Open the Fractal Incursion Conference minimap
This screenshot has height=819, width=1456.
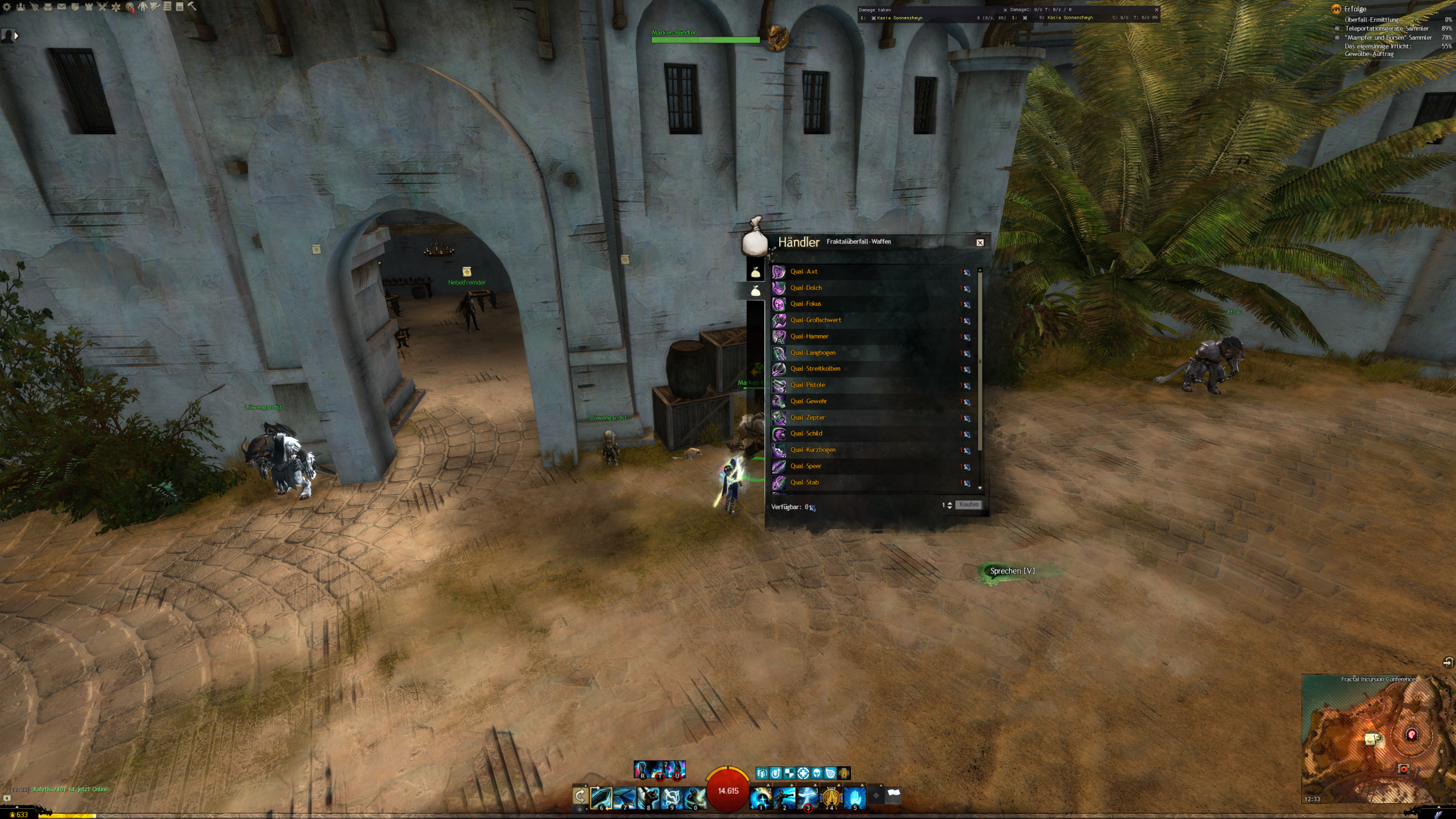[x=1376, y=739]
